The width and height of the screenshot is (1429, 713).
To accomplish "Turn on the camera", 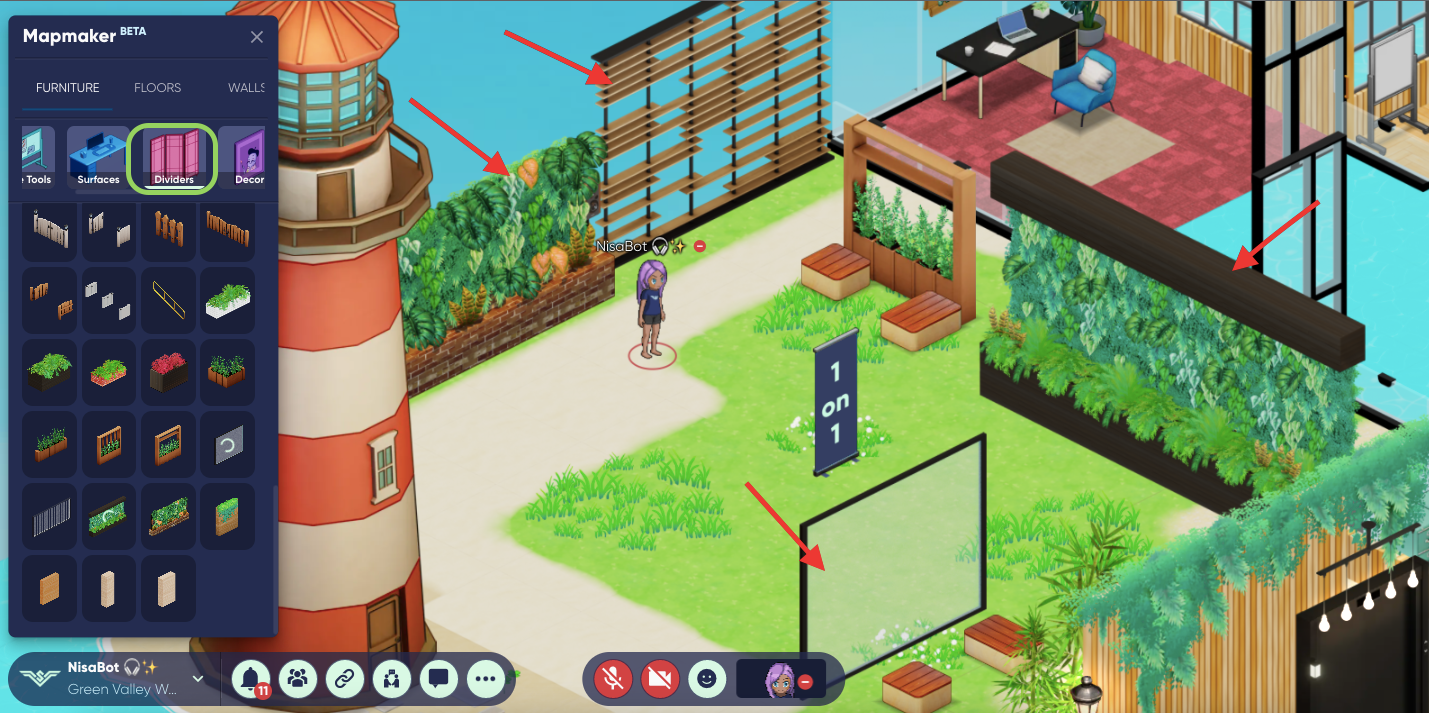I will coord(660,679).
